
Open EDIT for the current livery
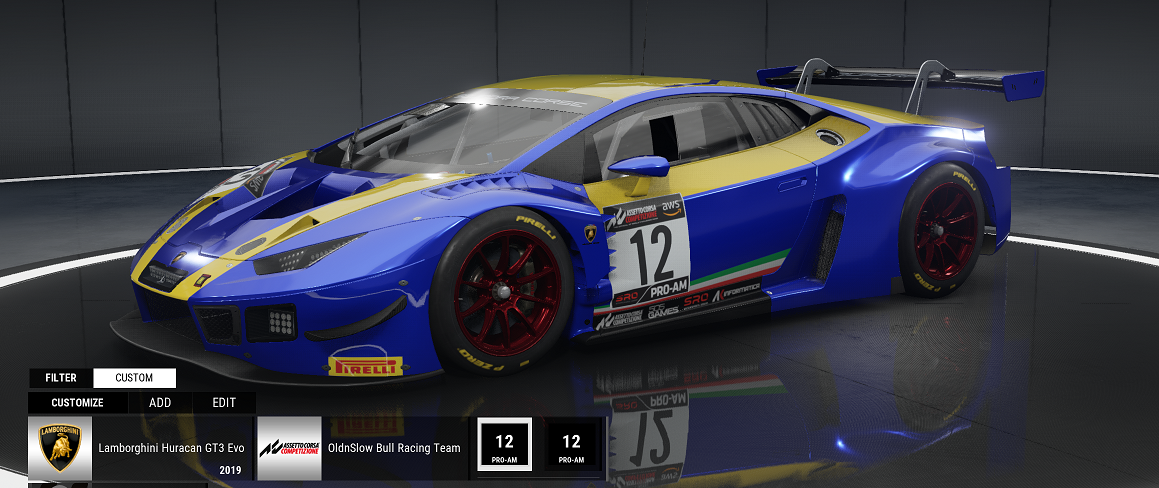pos(224,403)
